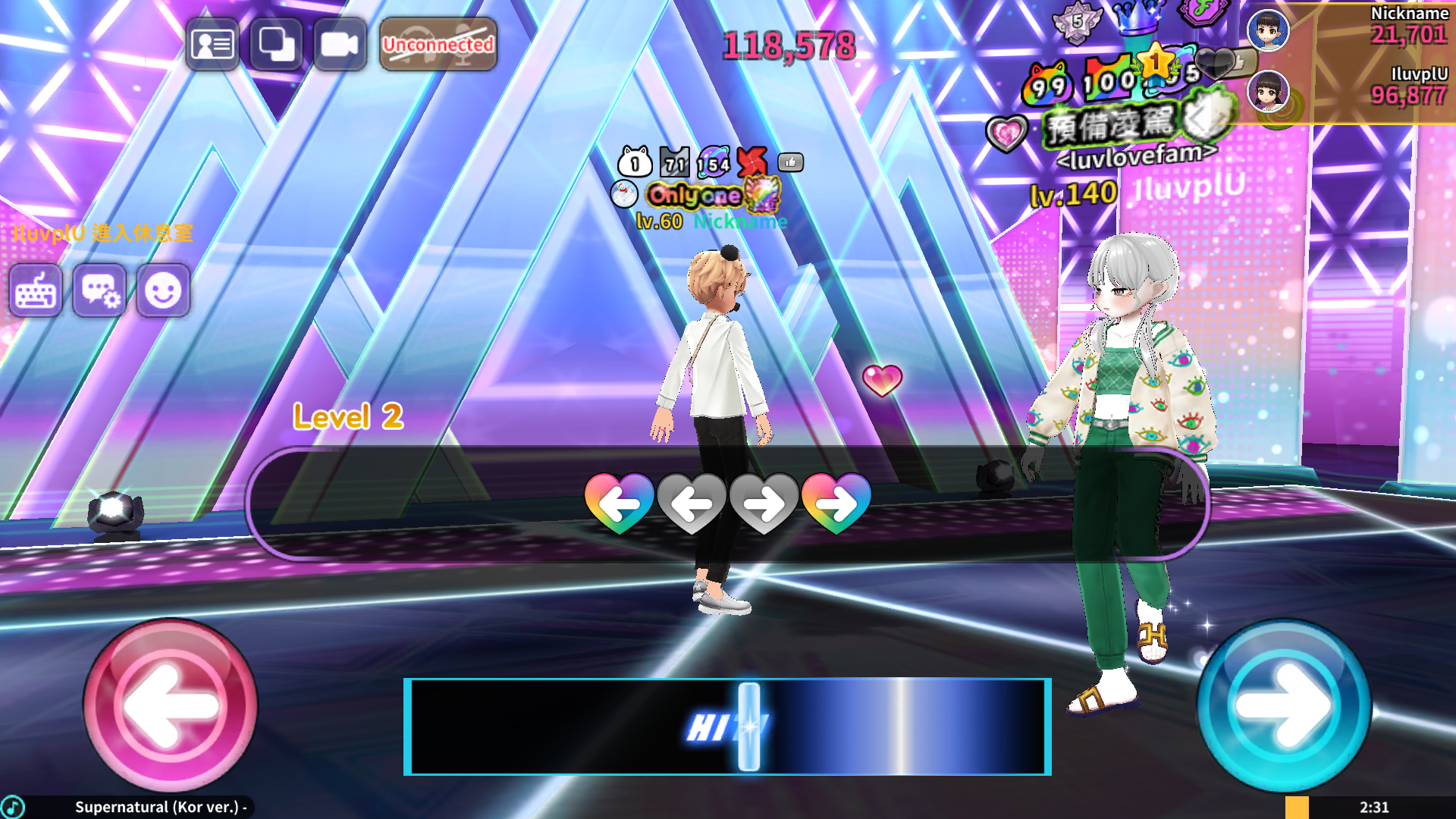Click the music note song icon
The height and width of the screenshot is (819, 1456).
13,807
